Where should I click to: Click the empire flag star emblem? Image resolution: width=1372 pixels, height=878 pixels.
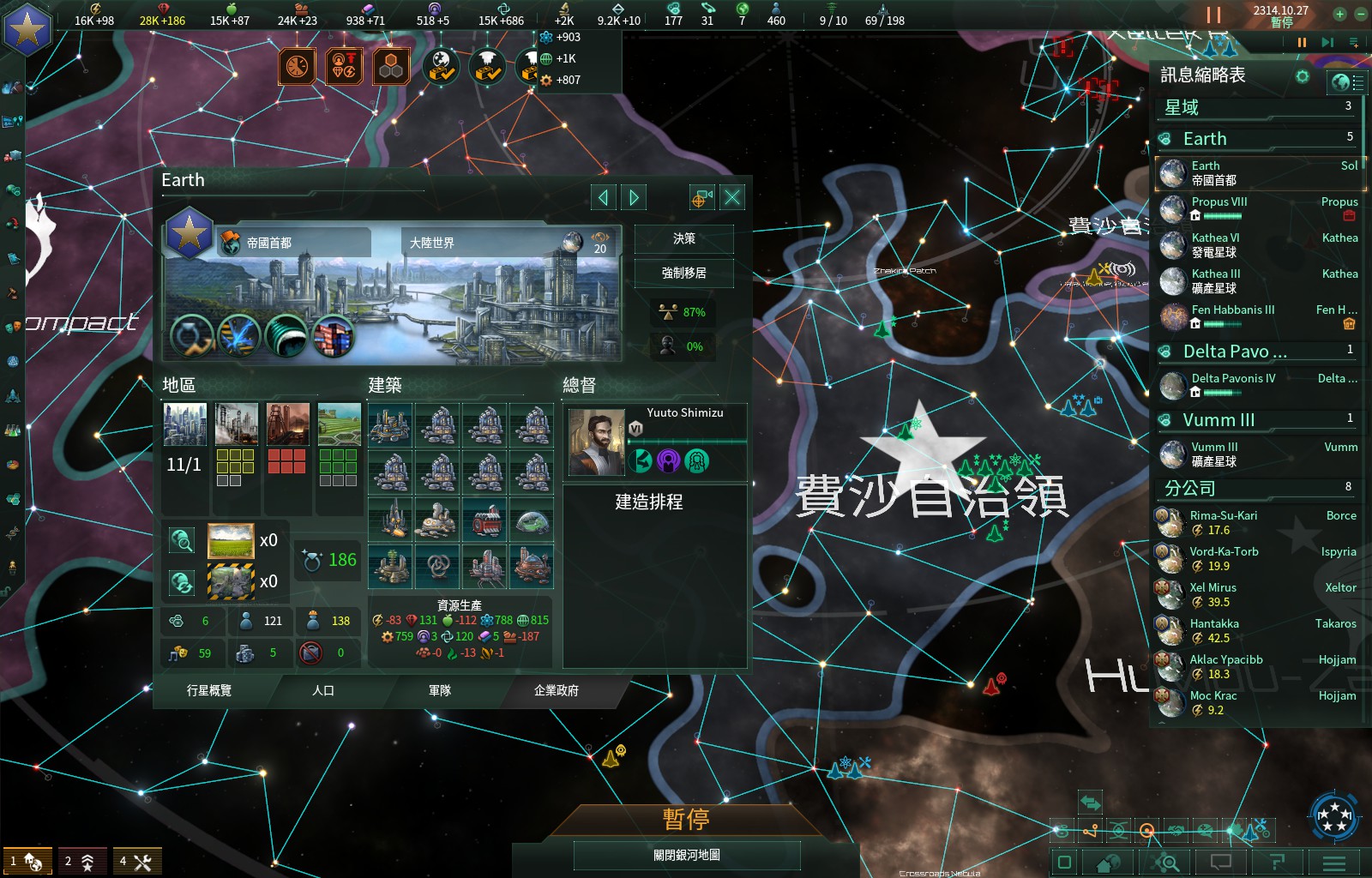pyautogui.click(x=27, y=28)
